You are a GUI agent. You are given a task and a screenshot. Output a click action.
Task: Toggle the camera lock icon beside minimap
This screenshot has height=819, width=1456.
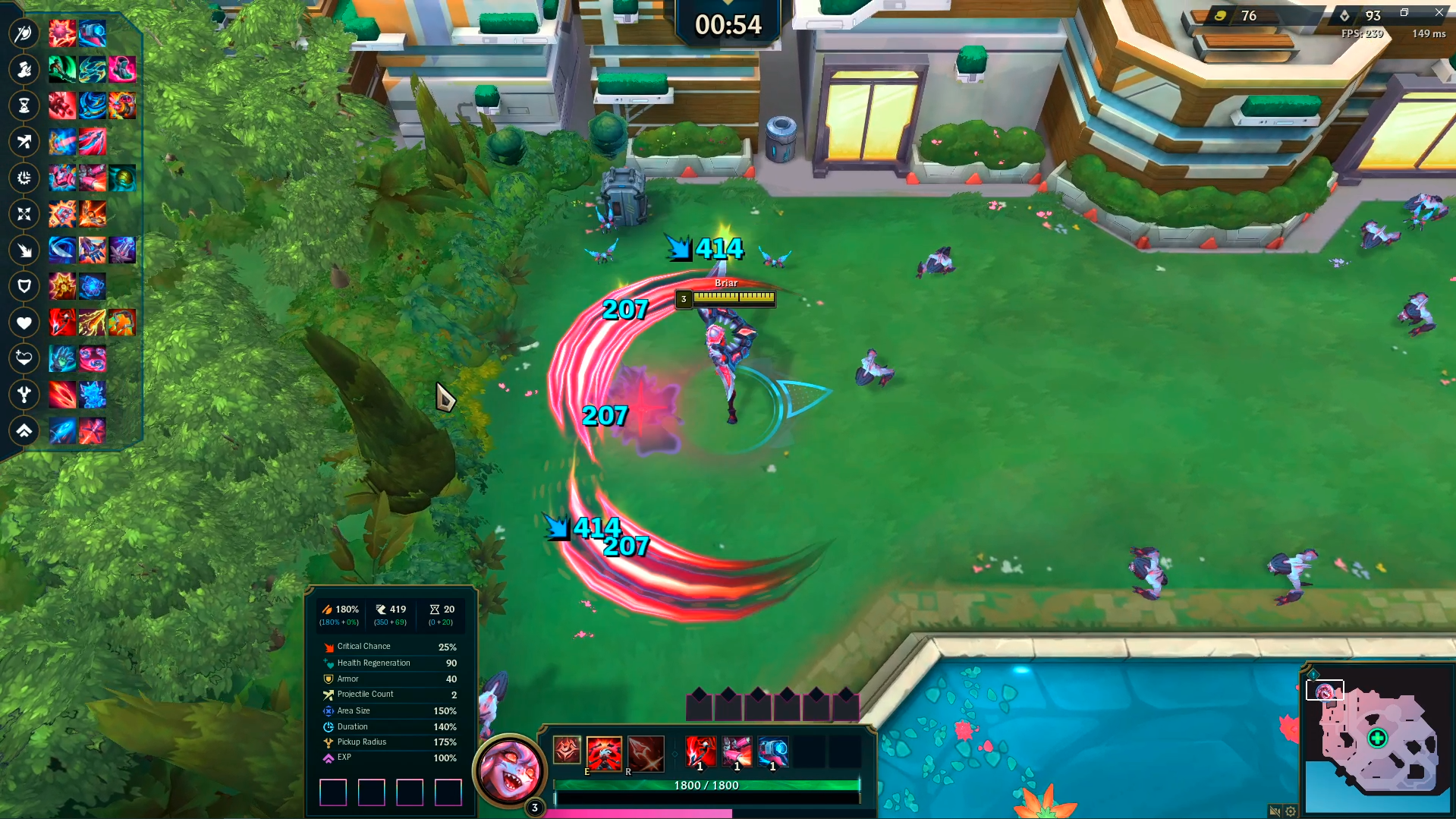[x=1275, y=811]
